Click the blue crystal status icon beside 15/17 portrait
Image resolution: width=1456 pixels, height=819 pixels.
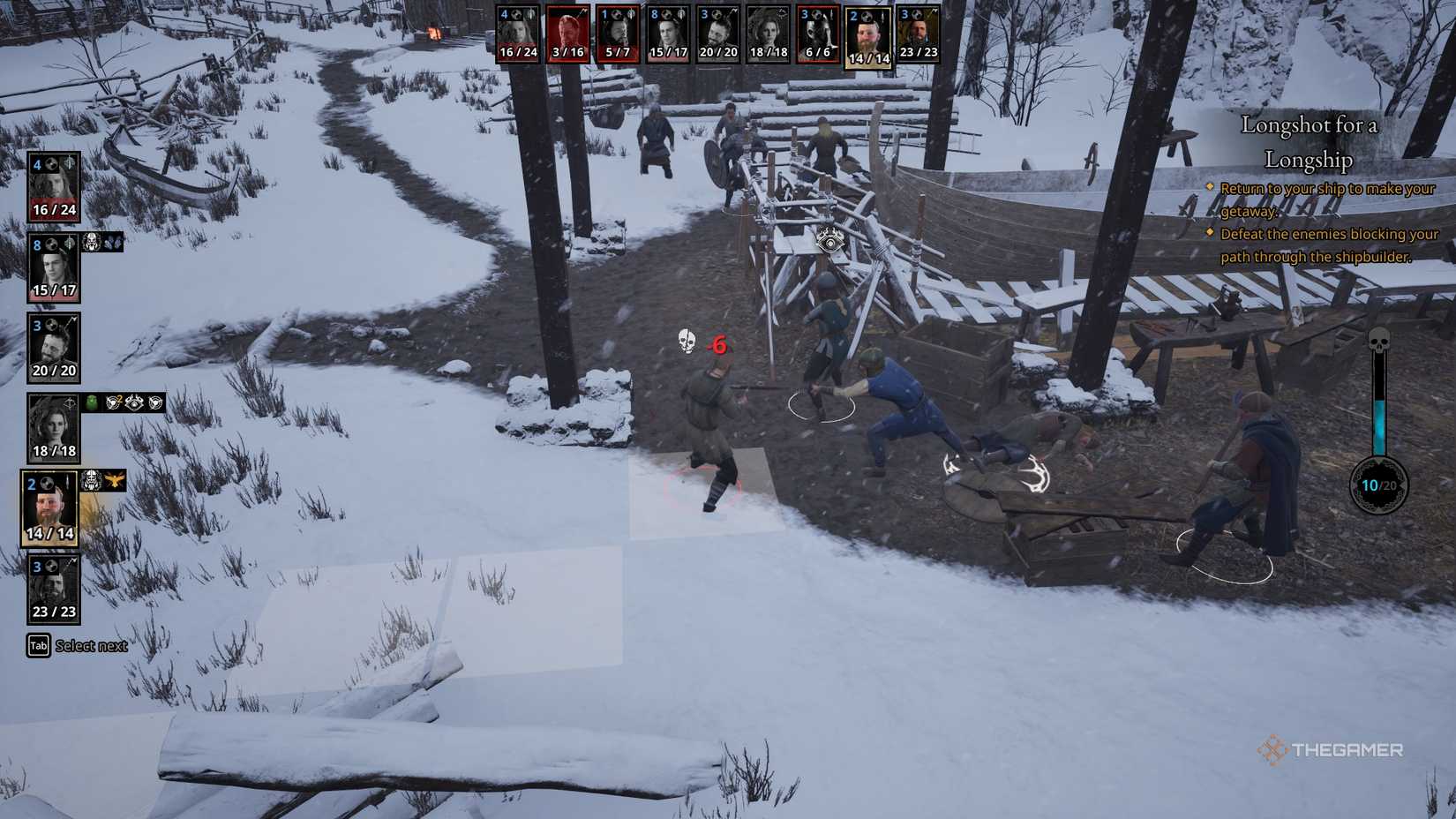point(111,243)
